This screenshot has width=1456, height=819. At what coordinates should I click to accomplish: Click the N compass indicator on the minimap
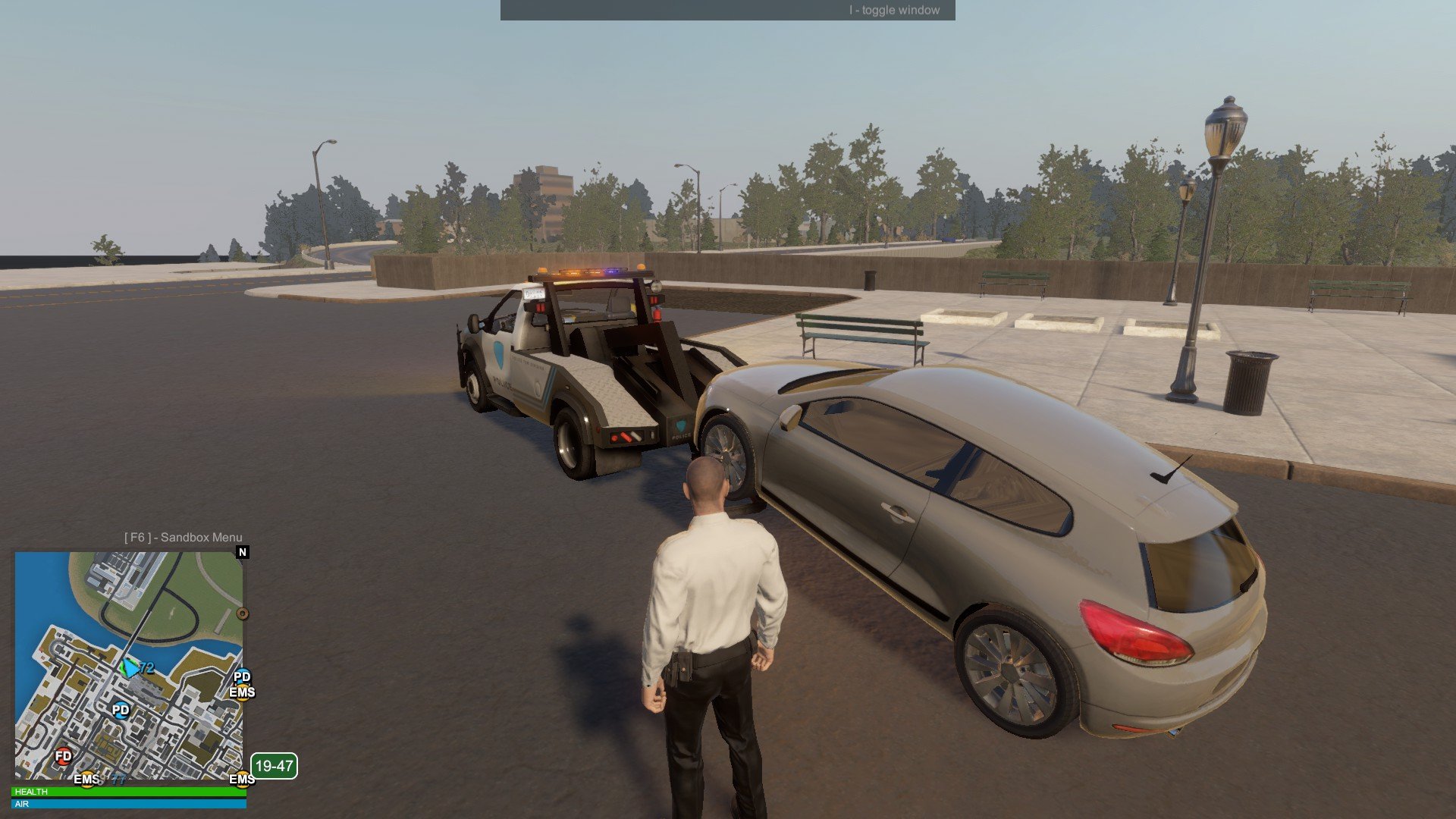[x=243, y=552]
